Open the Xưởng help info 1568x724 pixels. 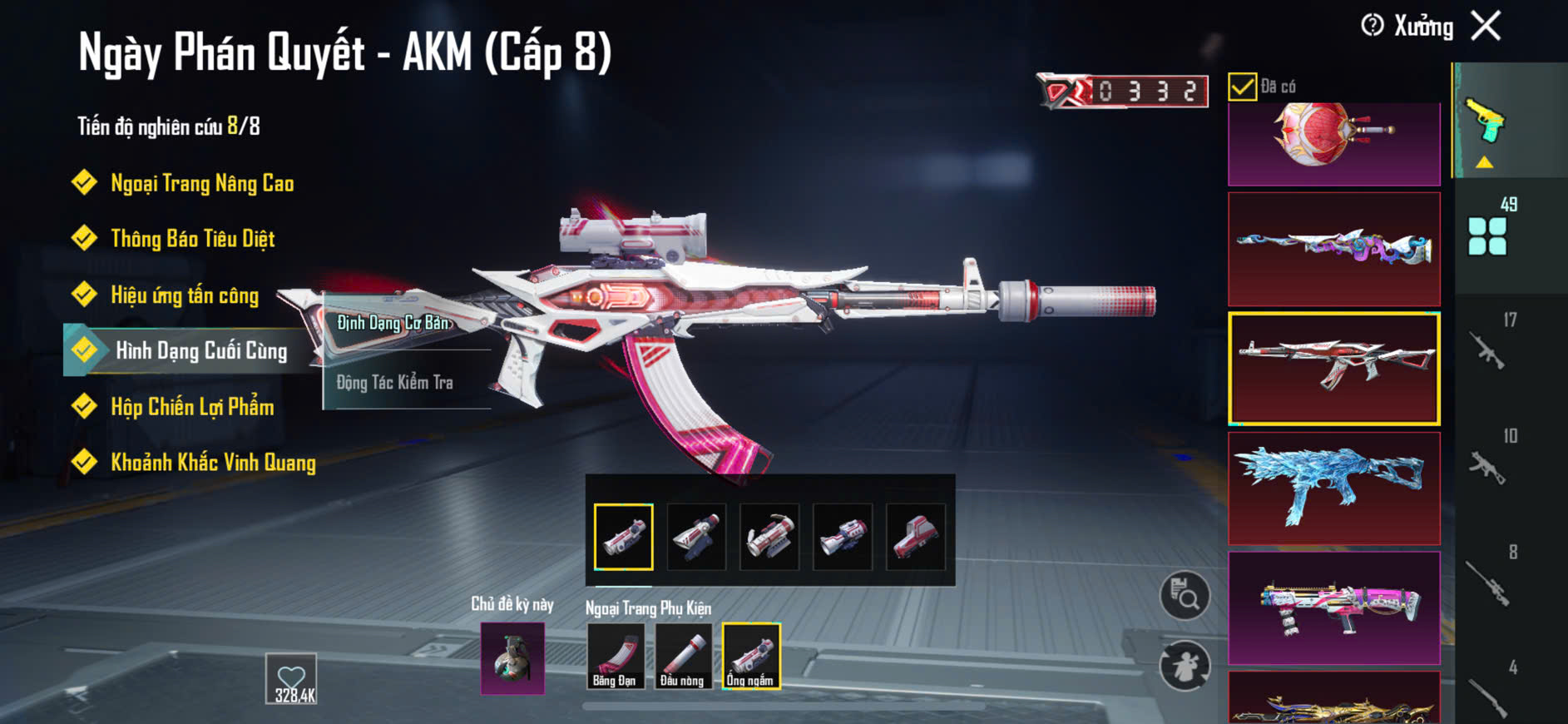pyautogui.click(x=1373, y=26)
